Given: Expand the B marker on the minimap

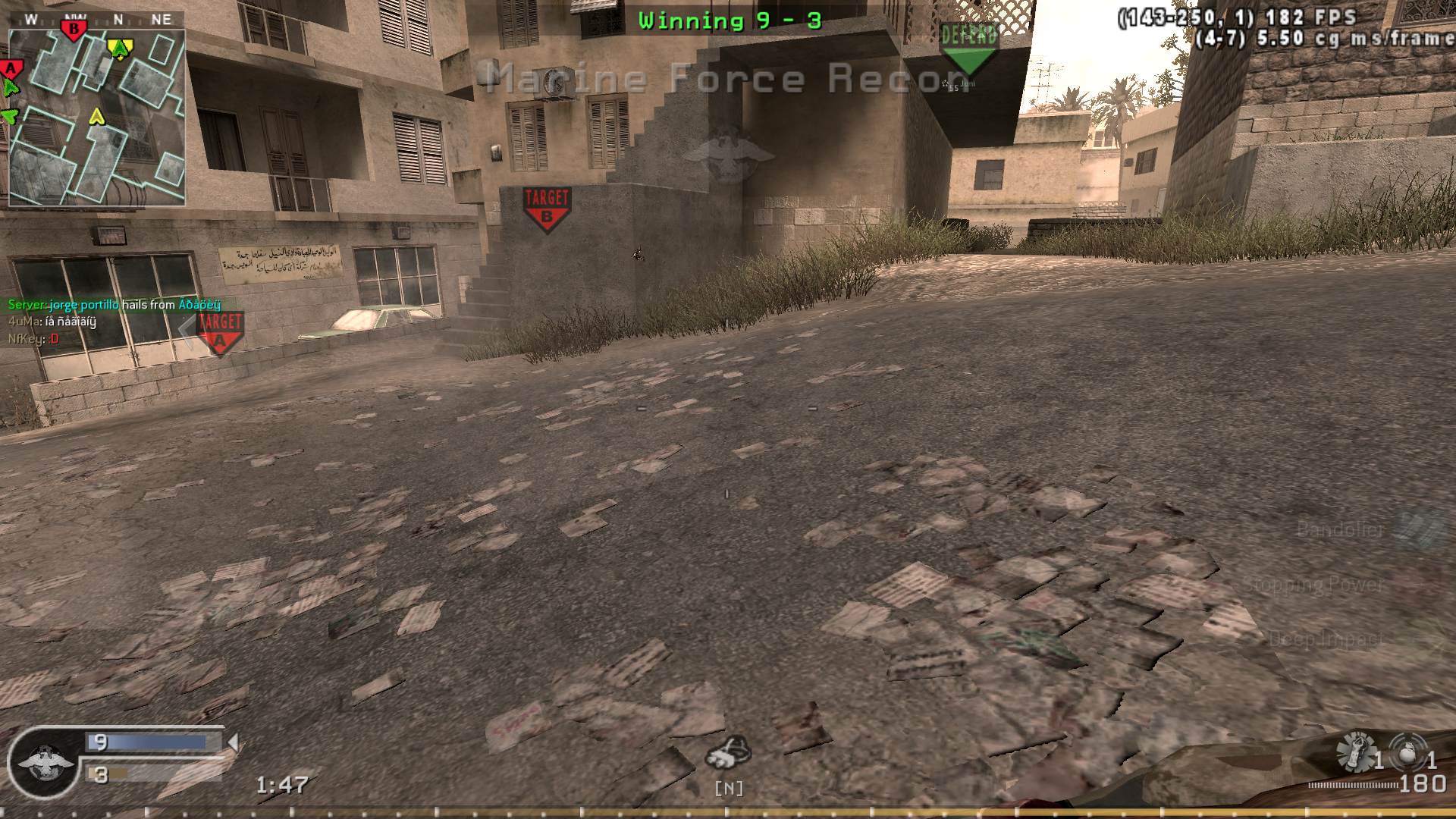Looking at the screenshot, I should point(74,27).
